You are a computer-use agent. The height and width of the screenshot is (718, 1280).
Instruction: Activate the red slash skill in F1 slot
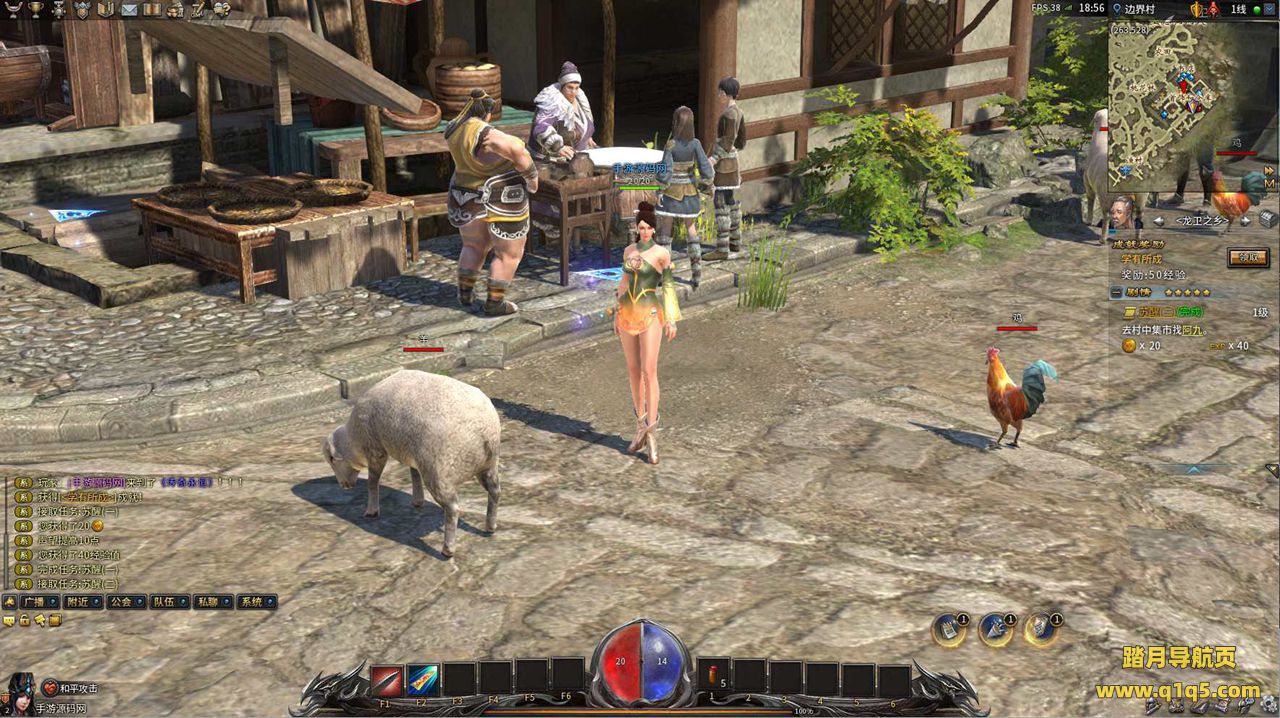click(386, 680)
